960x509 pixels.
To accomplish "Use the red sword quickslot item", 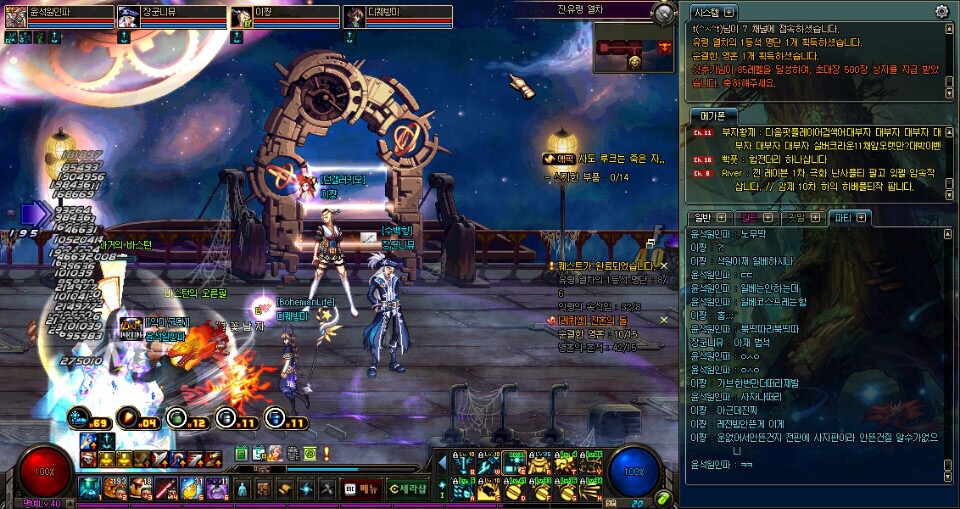I will coord(166,489).
